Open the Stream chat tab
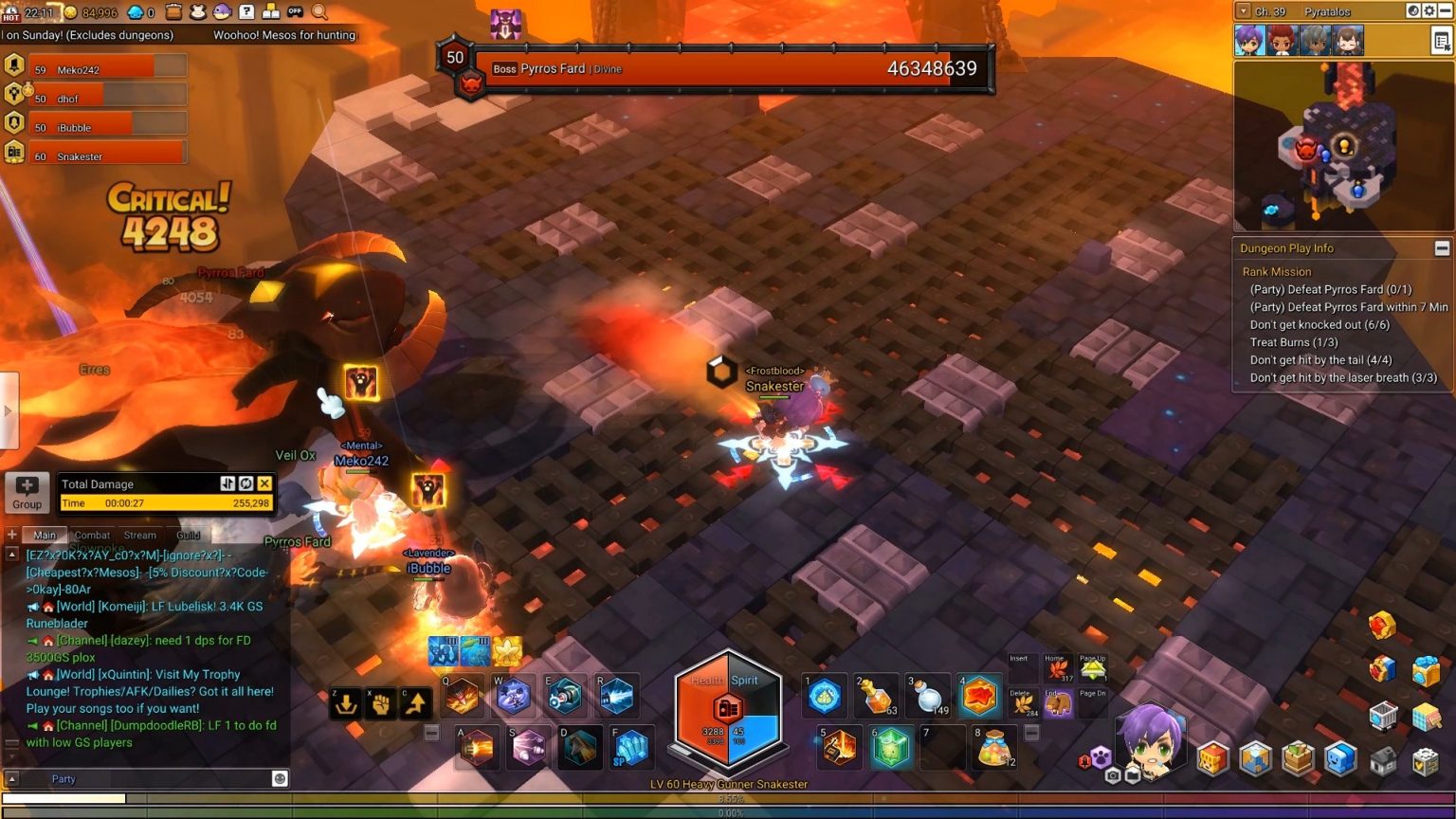The height and width of the screenshot is (819, 1456). click(x=139, y=535)
